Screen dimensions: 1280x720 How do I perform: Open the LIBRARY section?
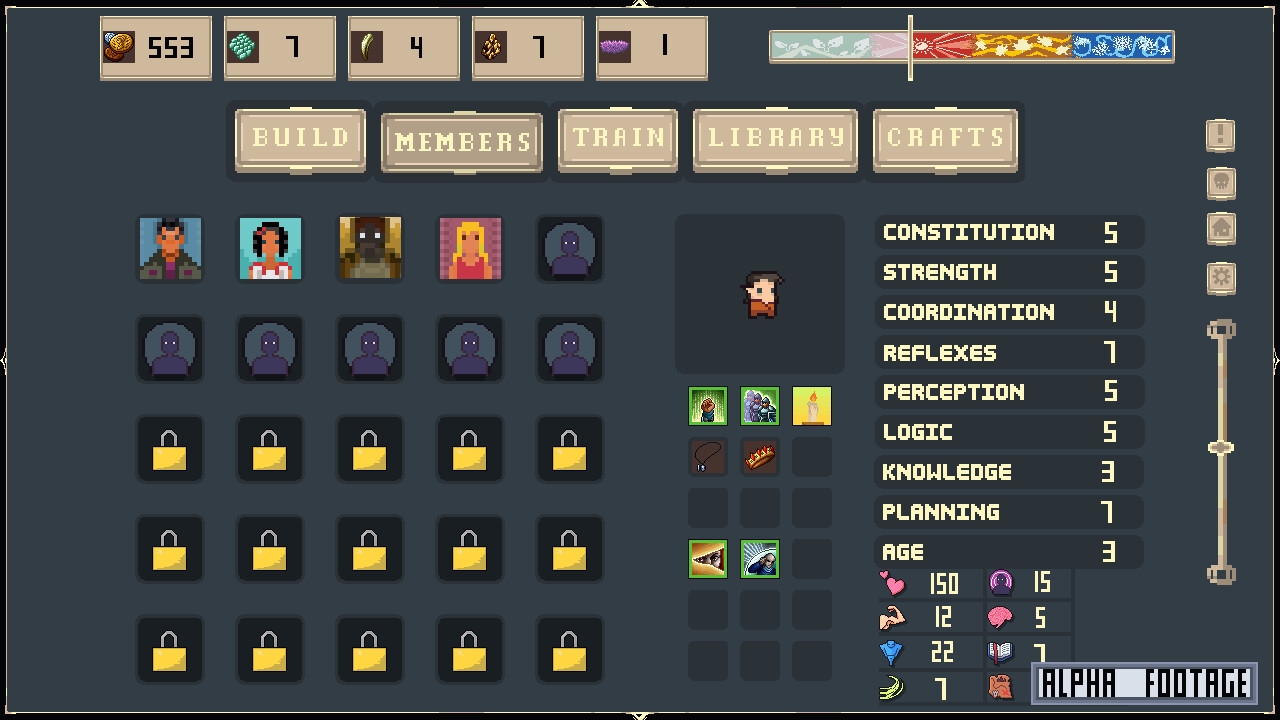pos(775,139)
